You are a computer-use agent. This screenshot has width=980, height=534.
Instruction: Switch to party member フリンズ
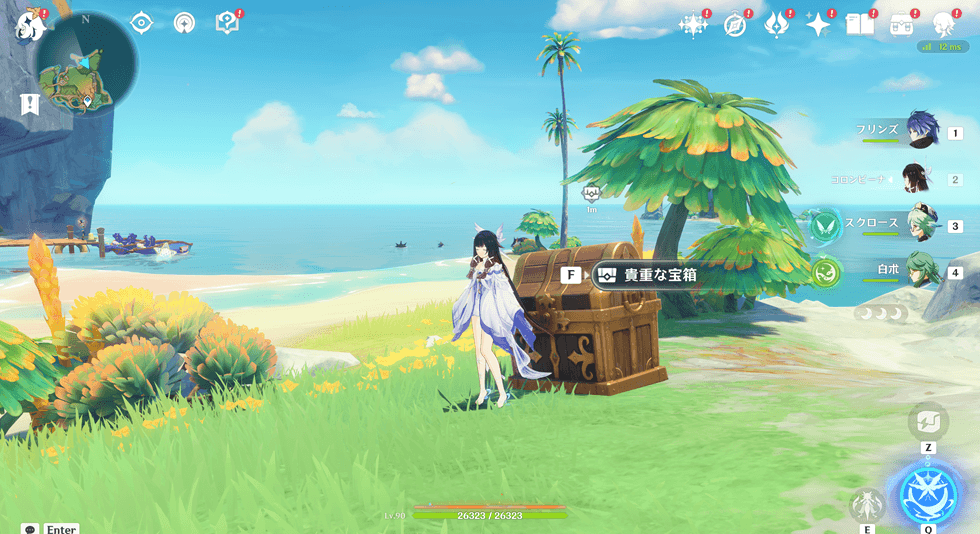pos(921,131)
